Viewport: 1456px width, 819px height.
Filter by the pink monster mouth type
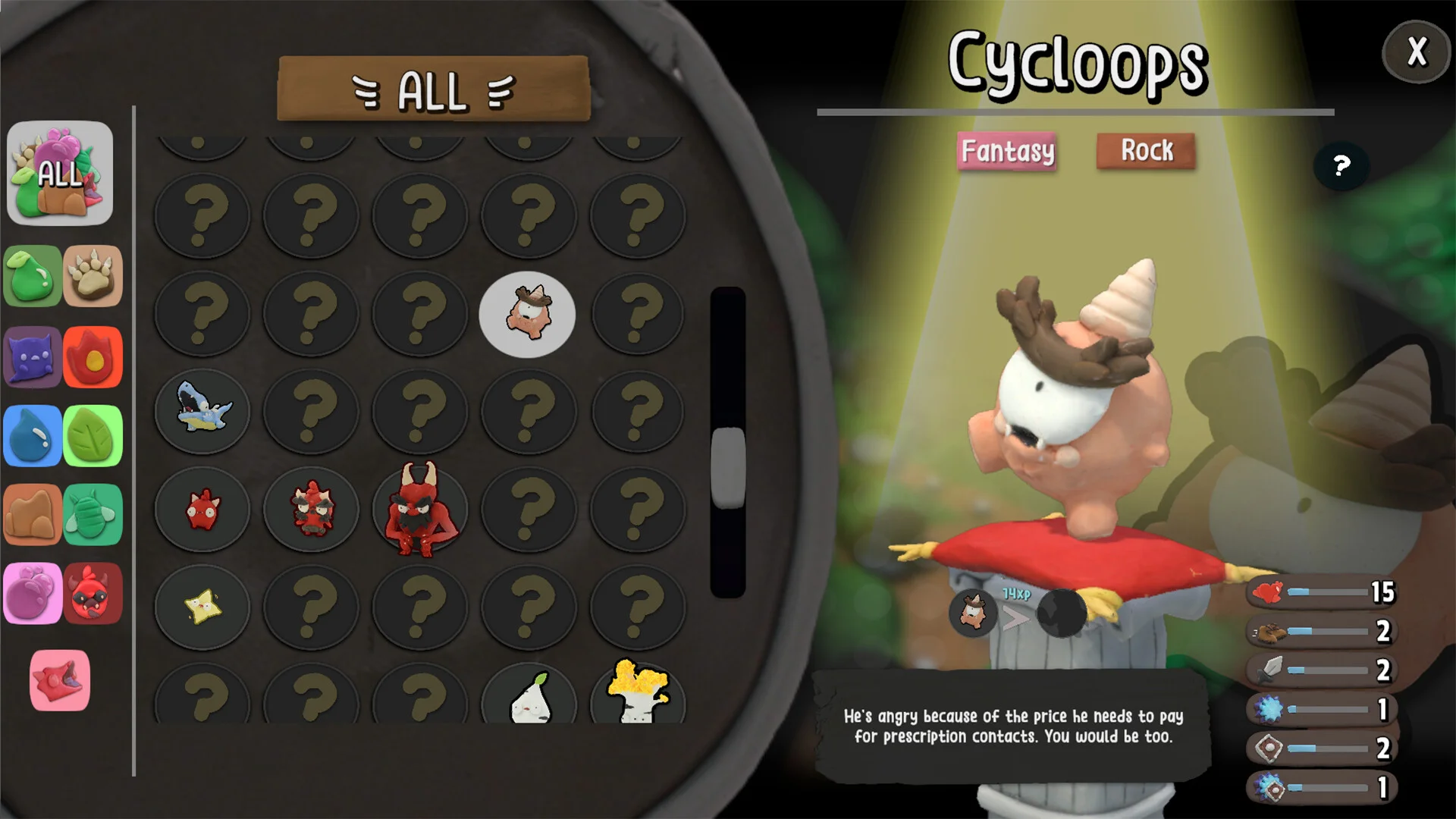point(60,680)
